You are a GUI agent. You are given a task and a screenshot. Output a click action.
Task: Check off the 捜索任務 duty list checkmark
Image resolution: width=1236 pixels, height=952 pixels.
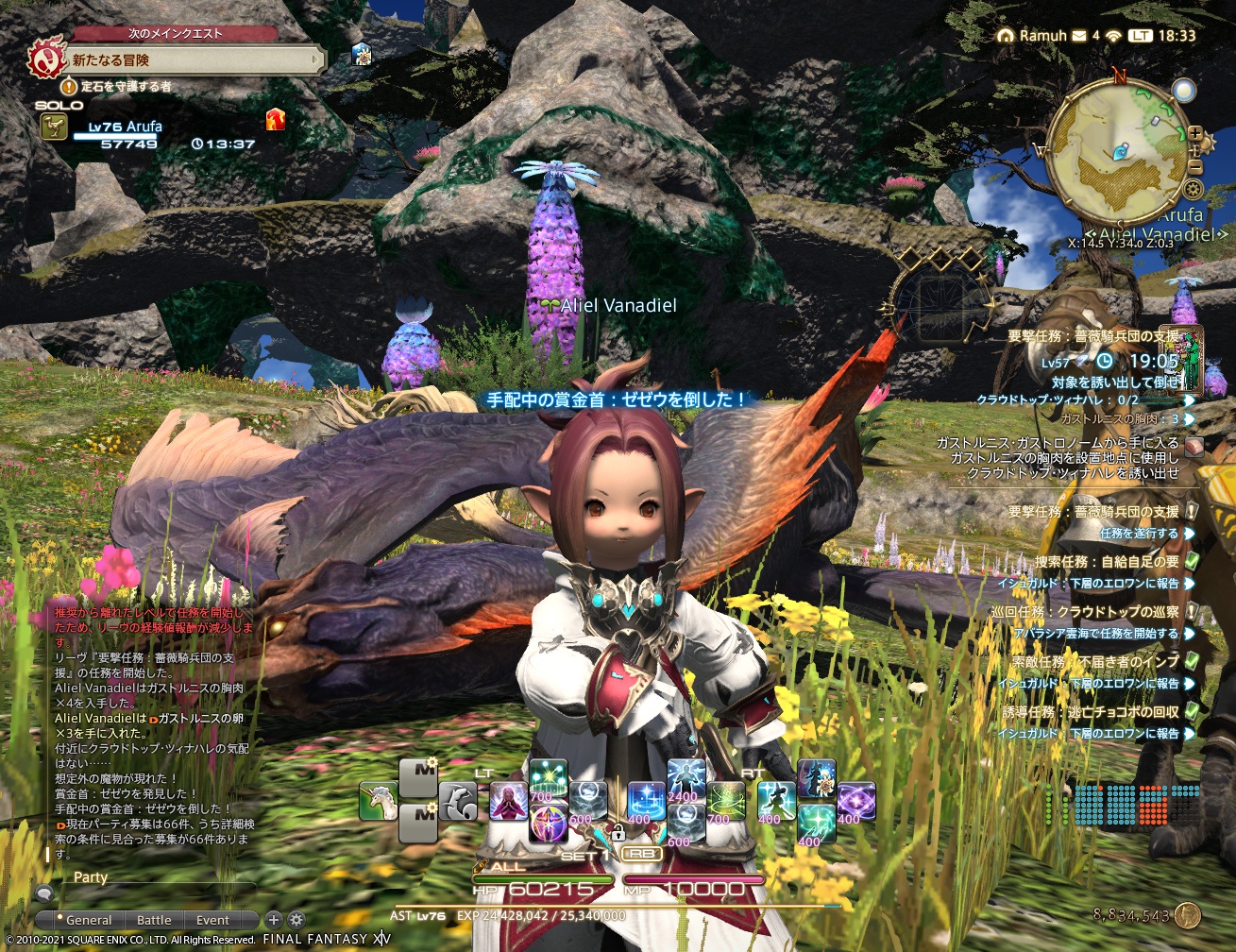1192,561
